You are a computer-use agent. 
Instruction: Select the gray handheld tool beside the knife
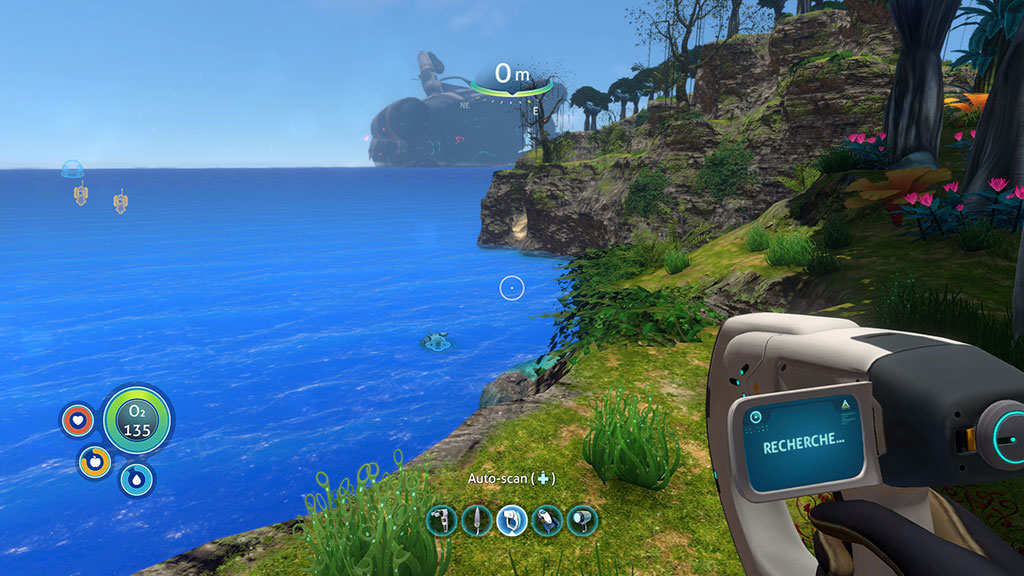[441, 520]
